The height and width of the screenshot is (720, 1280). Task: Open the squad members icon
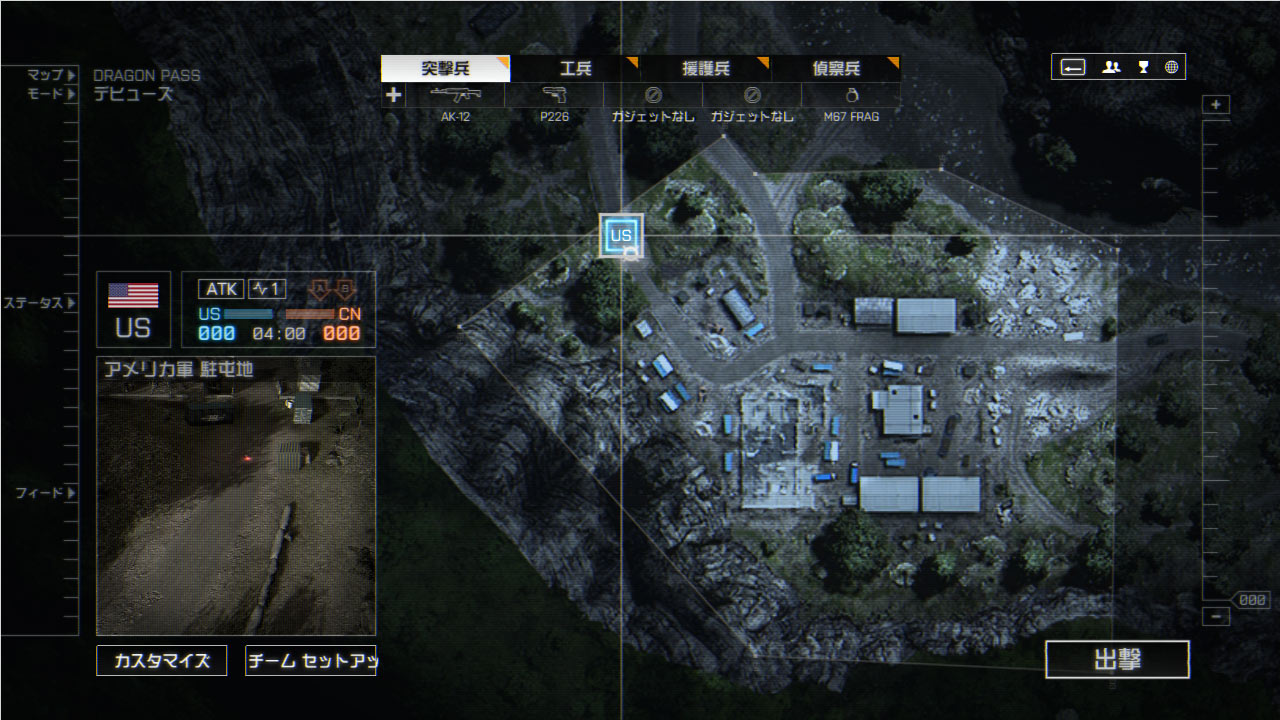pos(1111,67)
